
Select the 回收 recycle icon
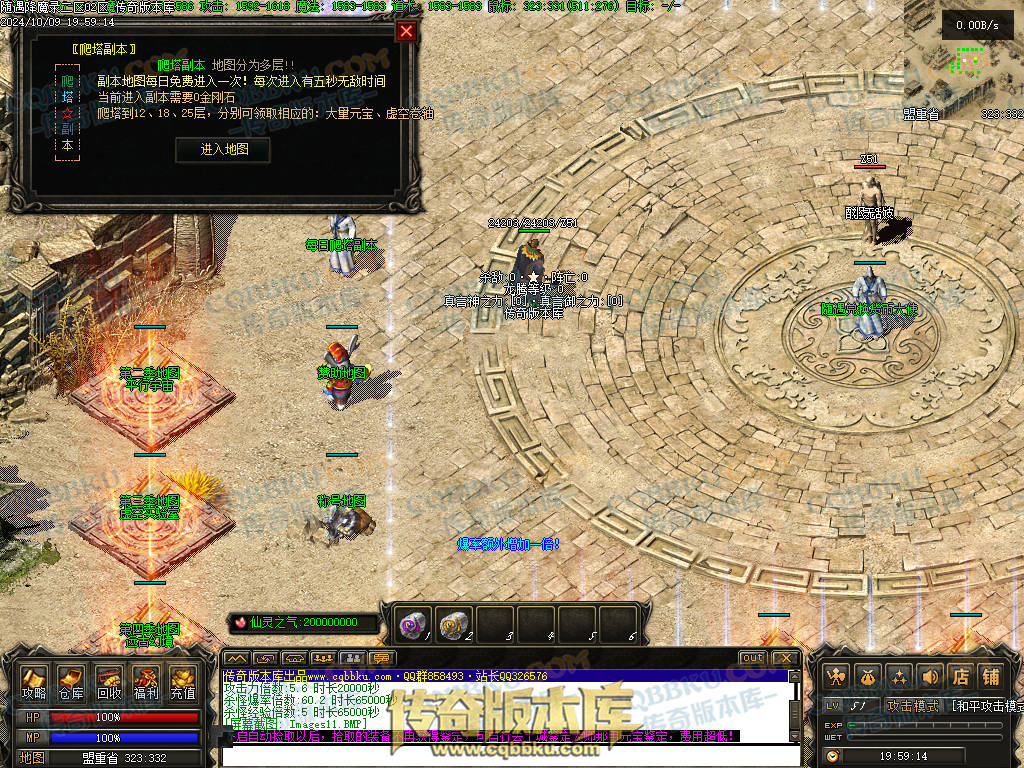pos(108,681)
